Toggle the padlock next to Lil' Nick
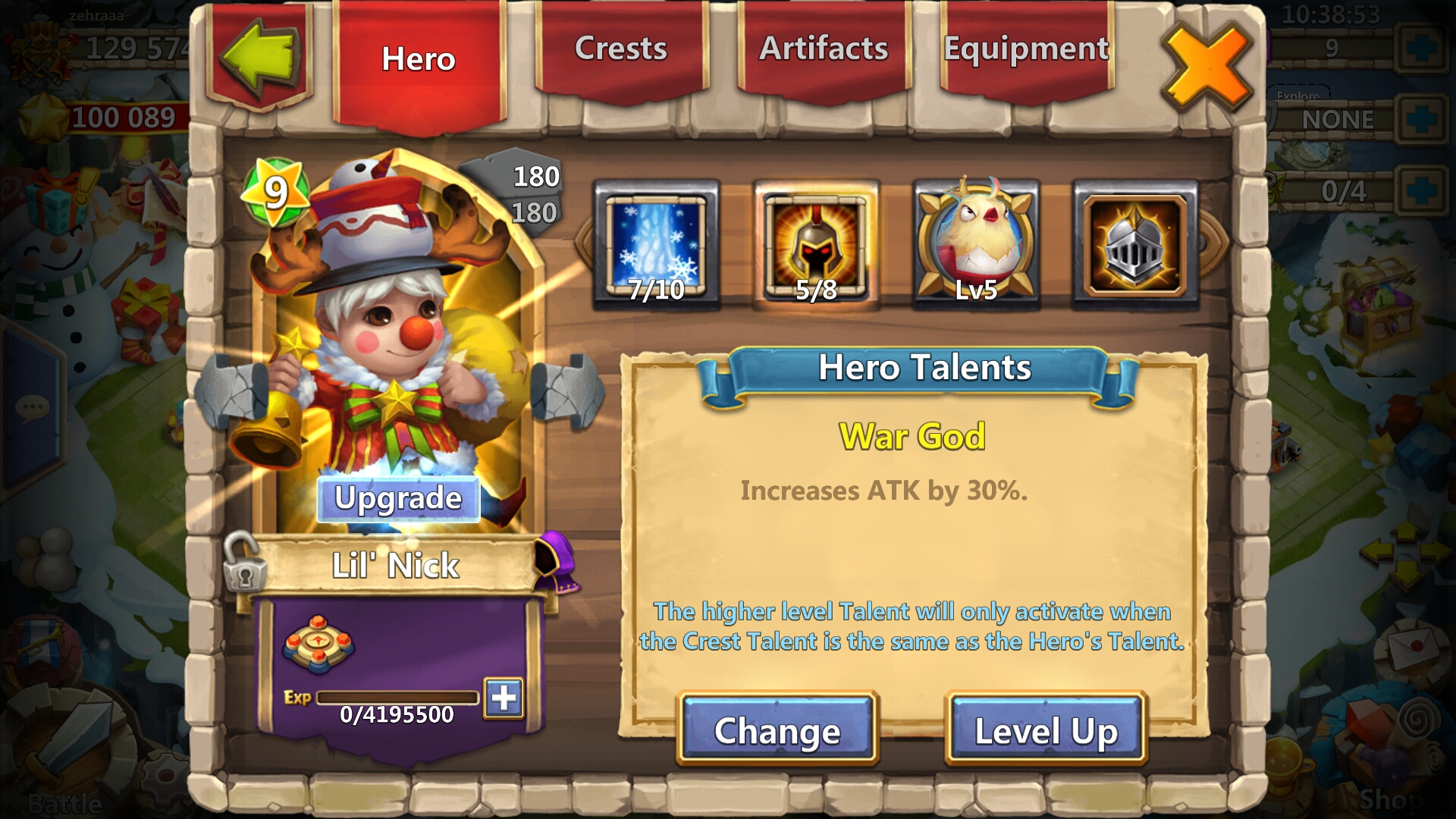Image resolution: width=1456 pixels, height=819 pixels. [x=243, y=563]
